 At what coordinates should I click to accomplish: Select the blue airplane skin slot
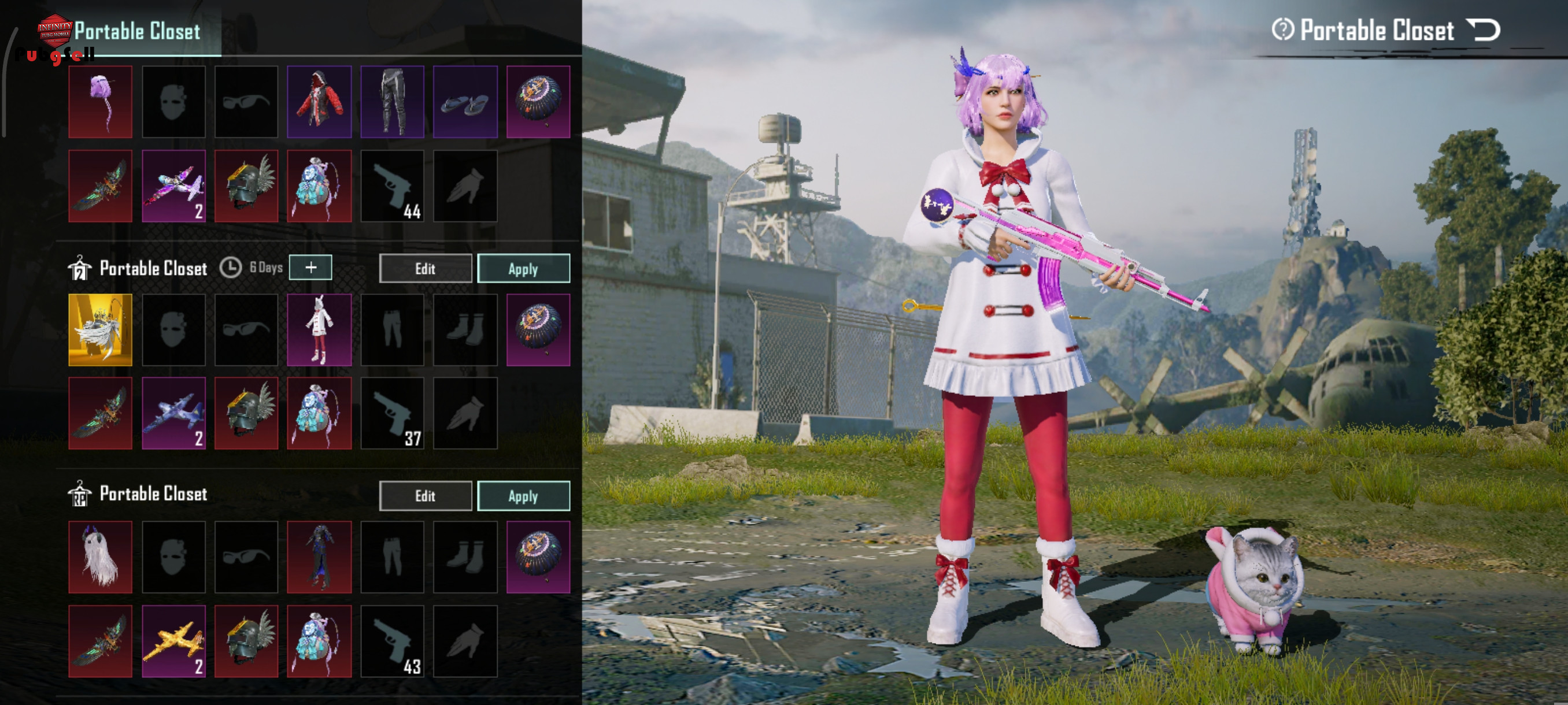(173, 414)
